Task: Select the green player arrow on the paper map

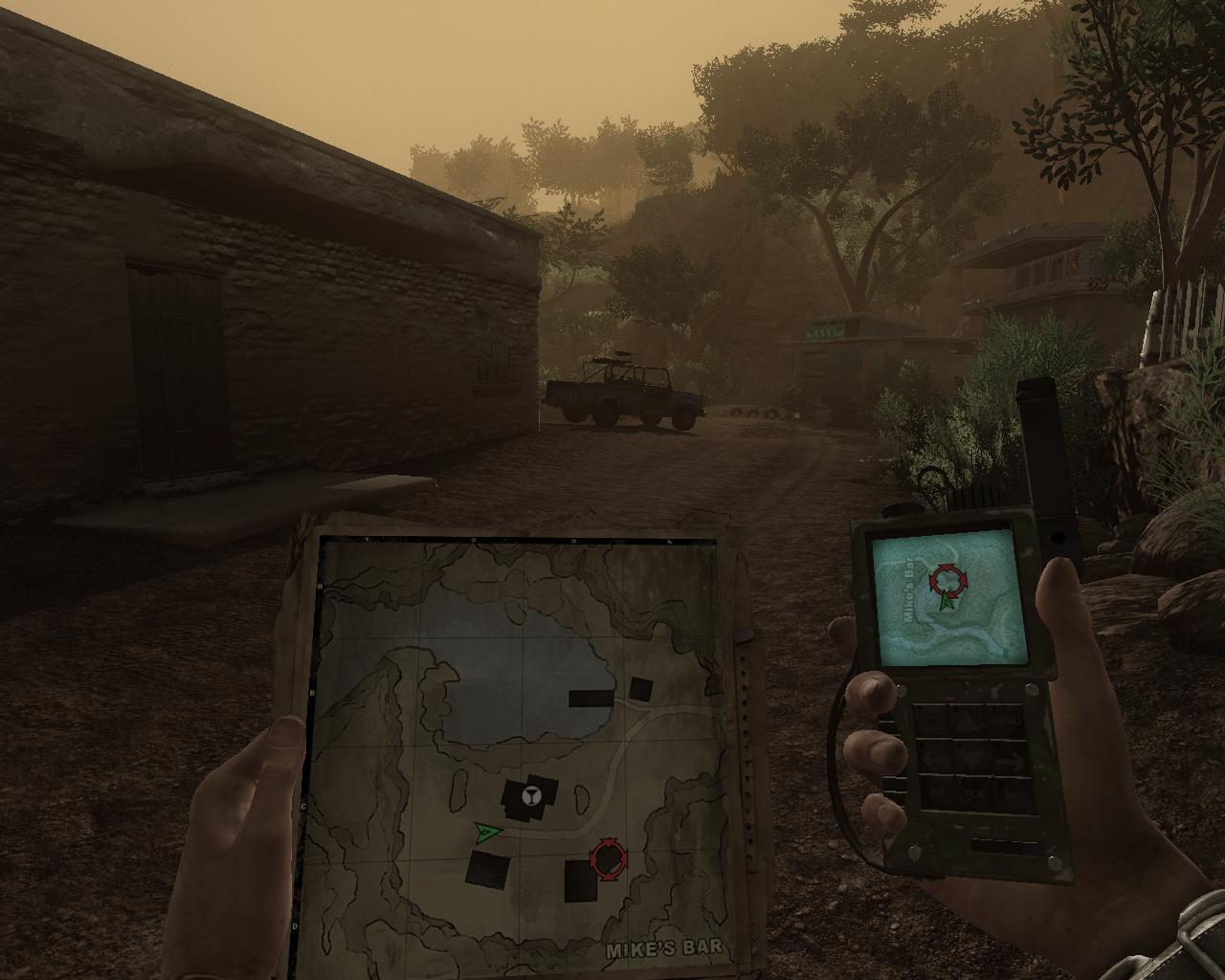Action: (x=487, y=832)
